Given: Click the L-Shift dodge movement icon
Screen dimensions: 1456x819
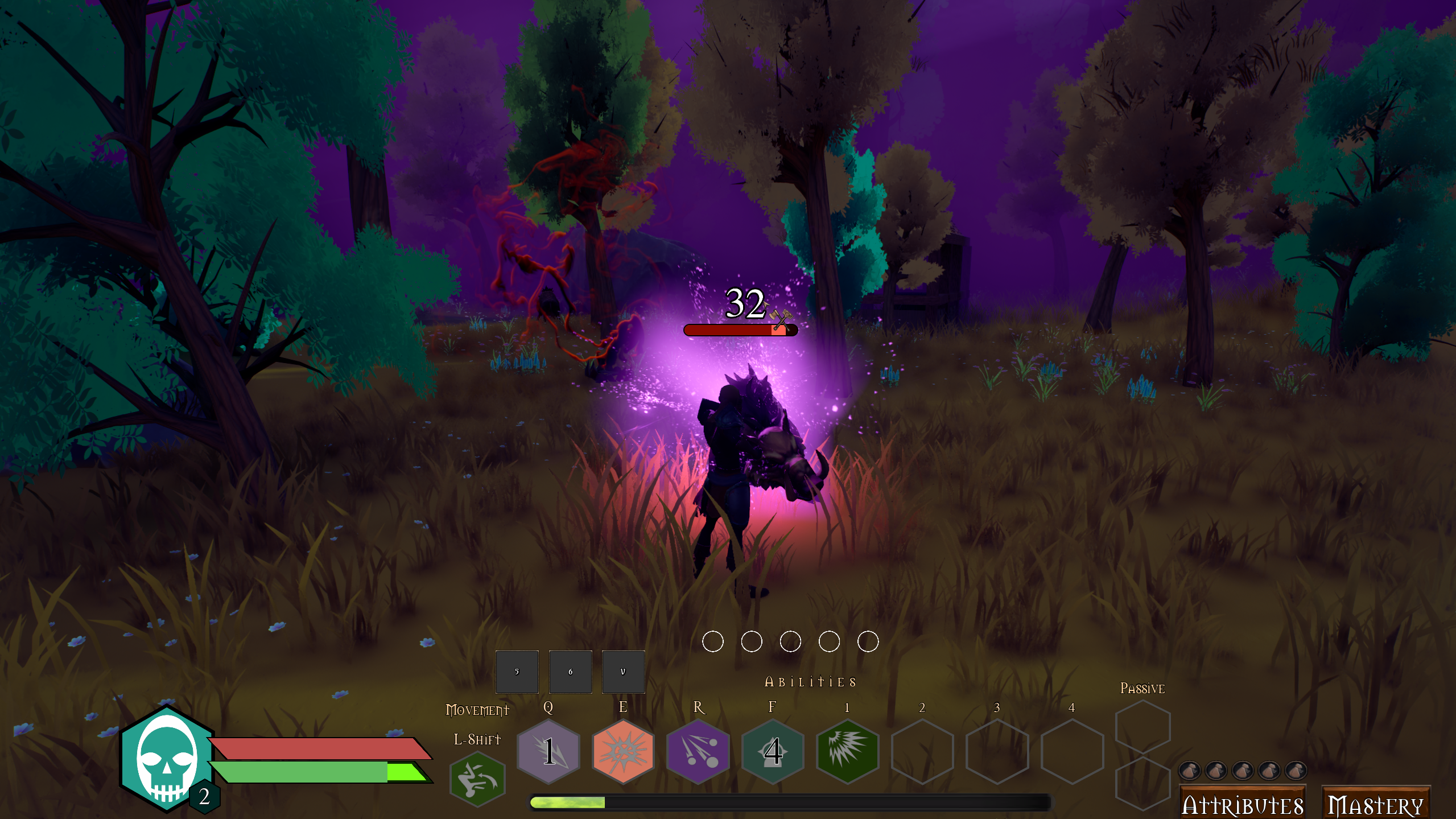Looking at the screenshot, I should 477,779.
